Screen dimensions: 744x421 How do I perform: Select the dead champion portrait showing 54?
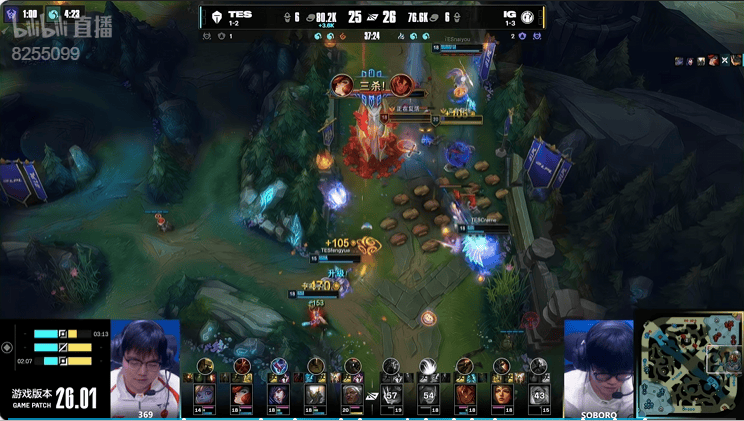[428, 394]
